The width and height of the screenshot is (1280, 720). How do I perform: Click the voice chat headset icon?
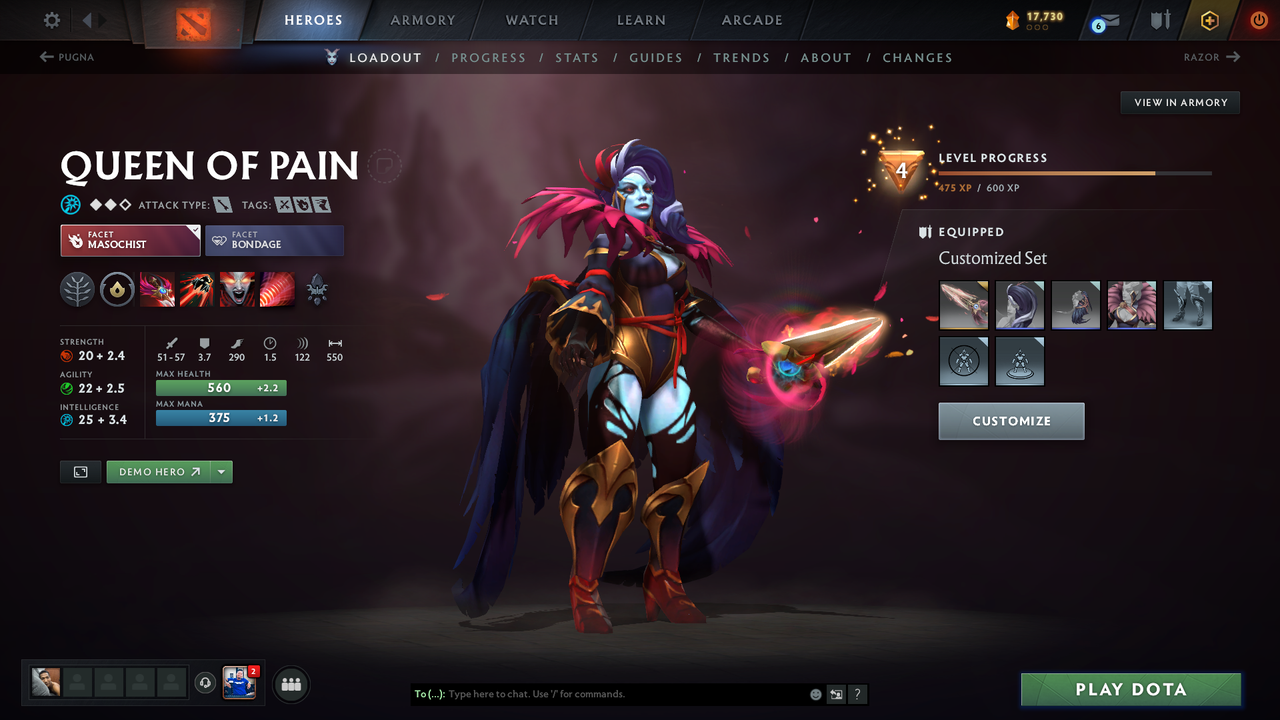[207, 682]
